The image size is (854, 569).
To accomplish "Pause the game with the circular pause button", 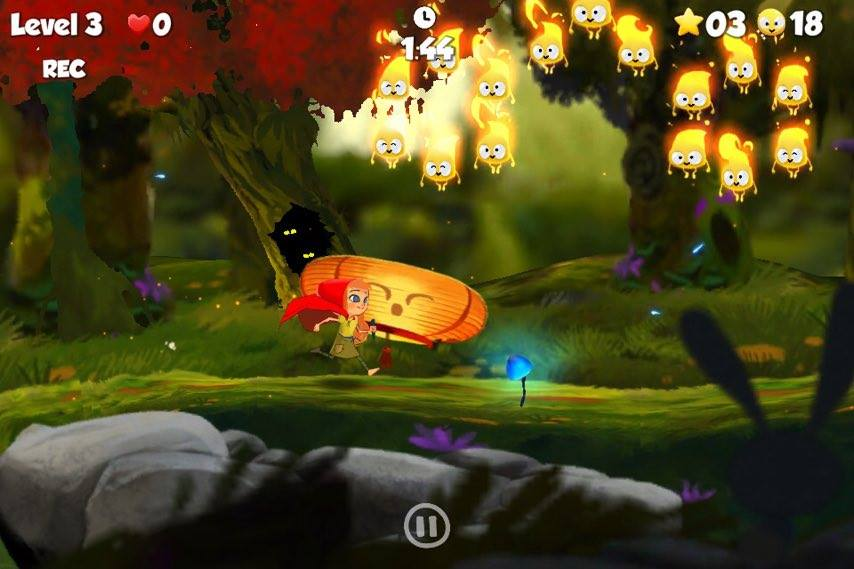I will tap(426, 525).
